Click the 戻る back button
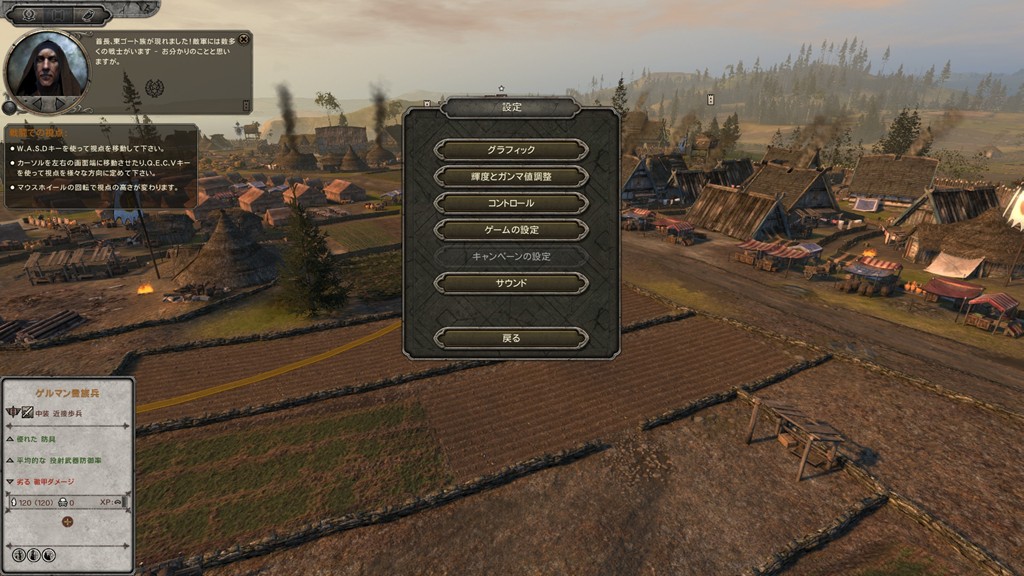1024x576 pixels. 511,339
